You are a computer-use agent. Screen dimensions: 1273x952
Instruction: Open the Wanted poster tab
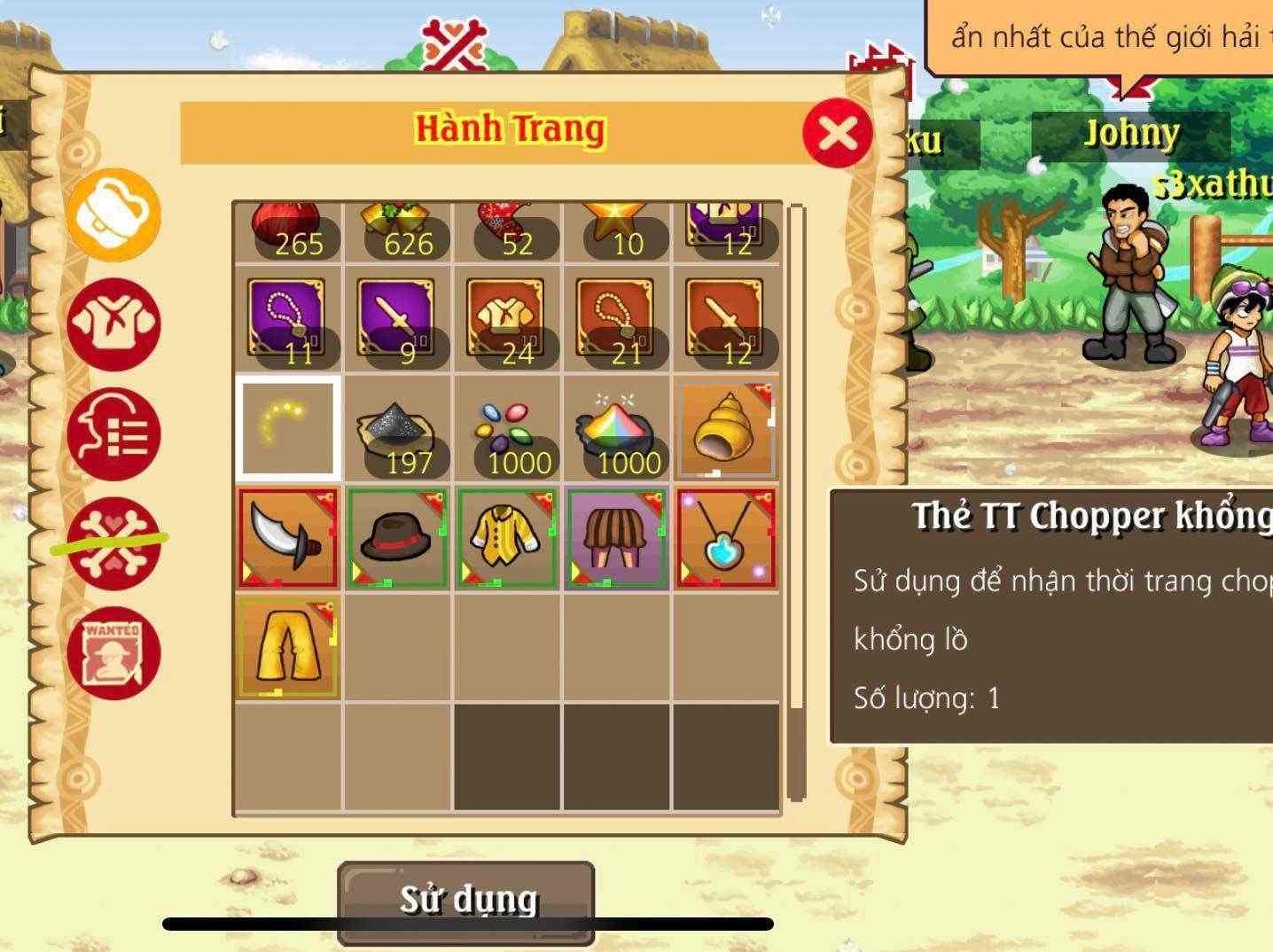click(x=113, y=653)
